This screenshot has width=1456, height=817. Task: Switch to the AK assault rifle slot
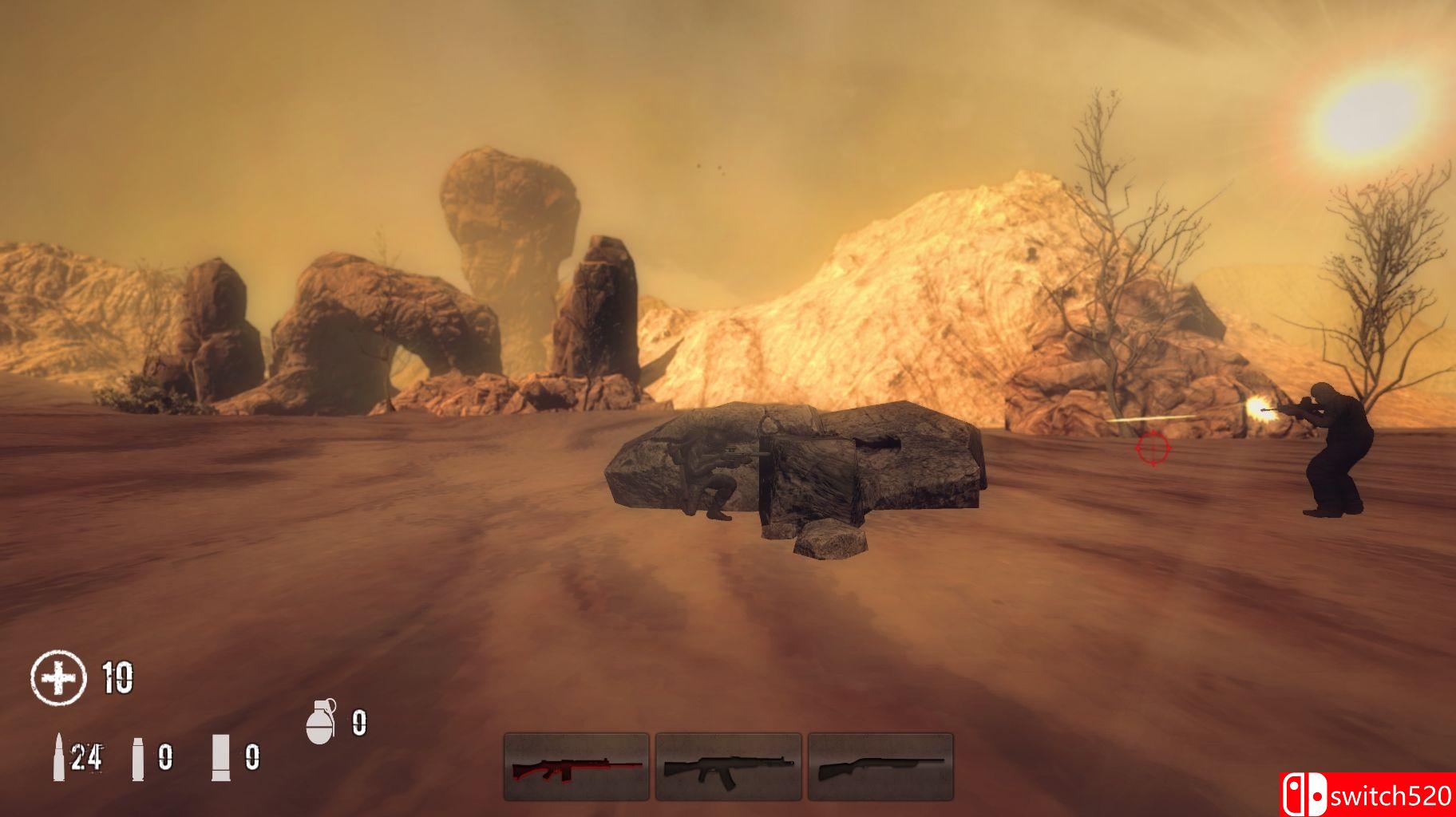tap(728, 767)
